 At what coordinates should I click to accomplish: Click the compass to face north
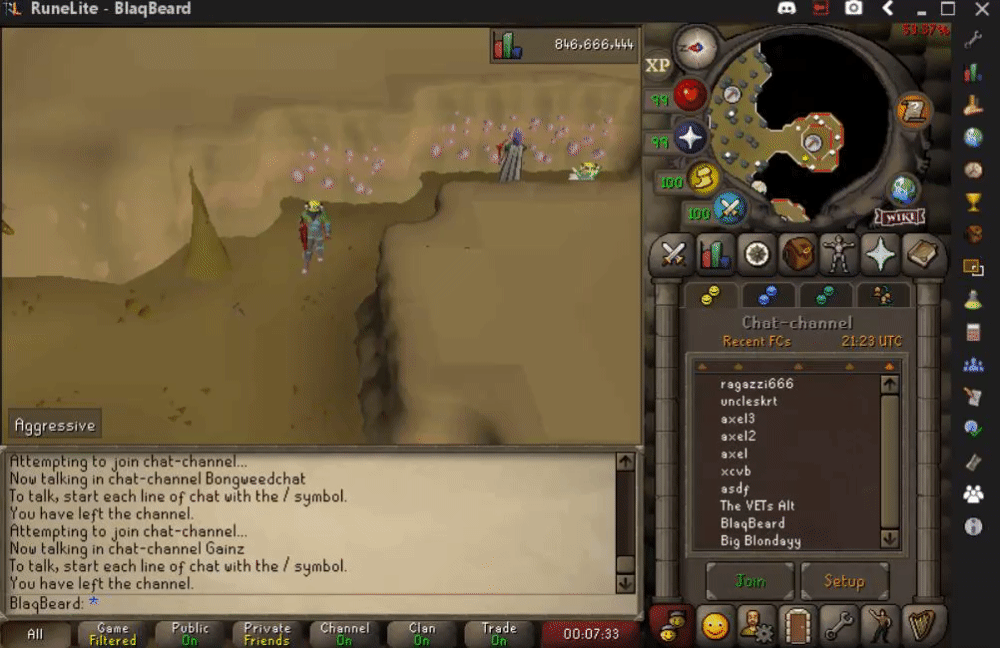click(690, 47)
